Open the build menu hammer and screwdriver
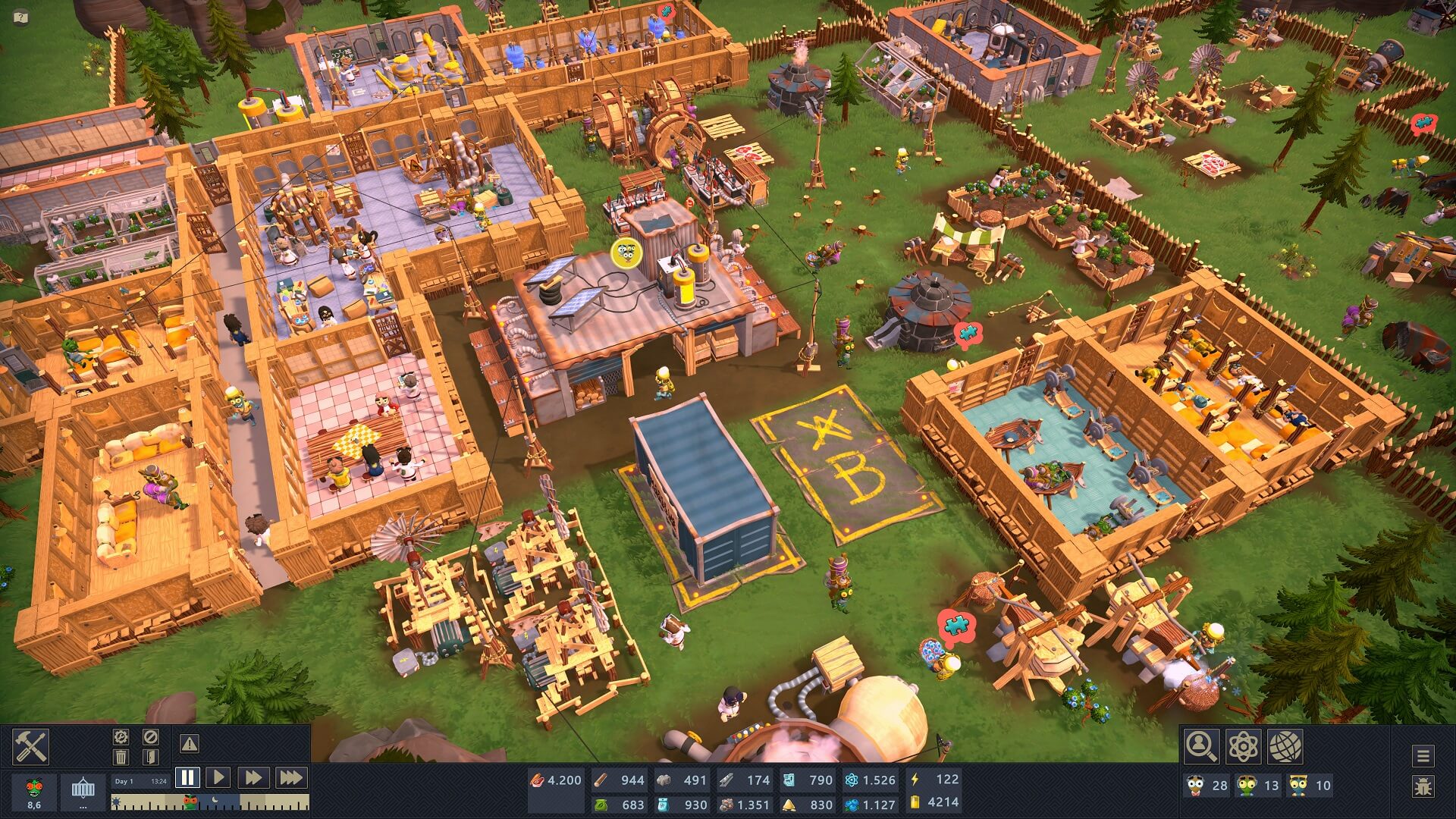The height and width of the screenshot is (819, 1456). 31,746
